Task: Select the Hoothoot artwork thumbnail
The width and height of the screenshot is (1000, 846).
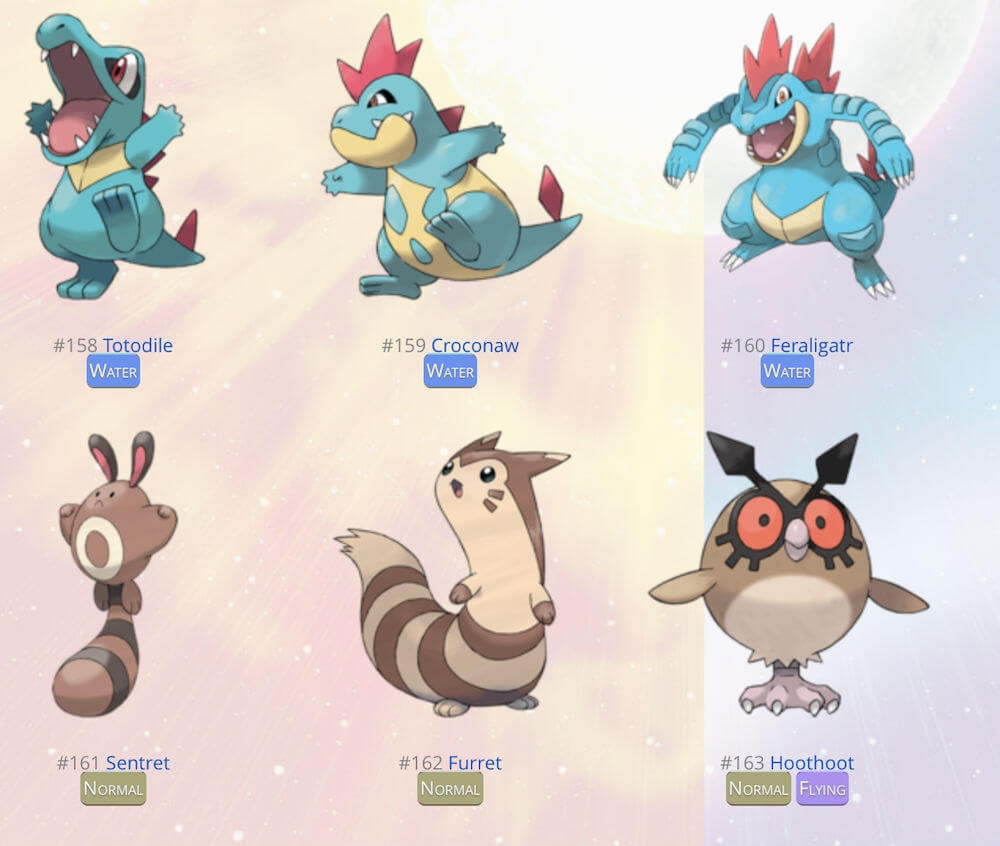Action: point(787,575)
